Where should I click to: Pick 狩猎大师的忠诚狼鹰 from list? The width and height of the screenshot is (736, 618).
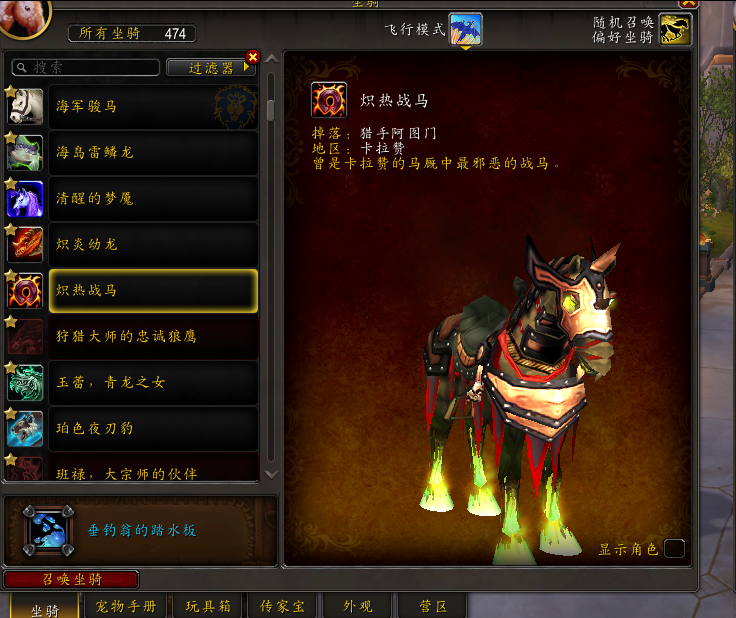tap(152, 336)
